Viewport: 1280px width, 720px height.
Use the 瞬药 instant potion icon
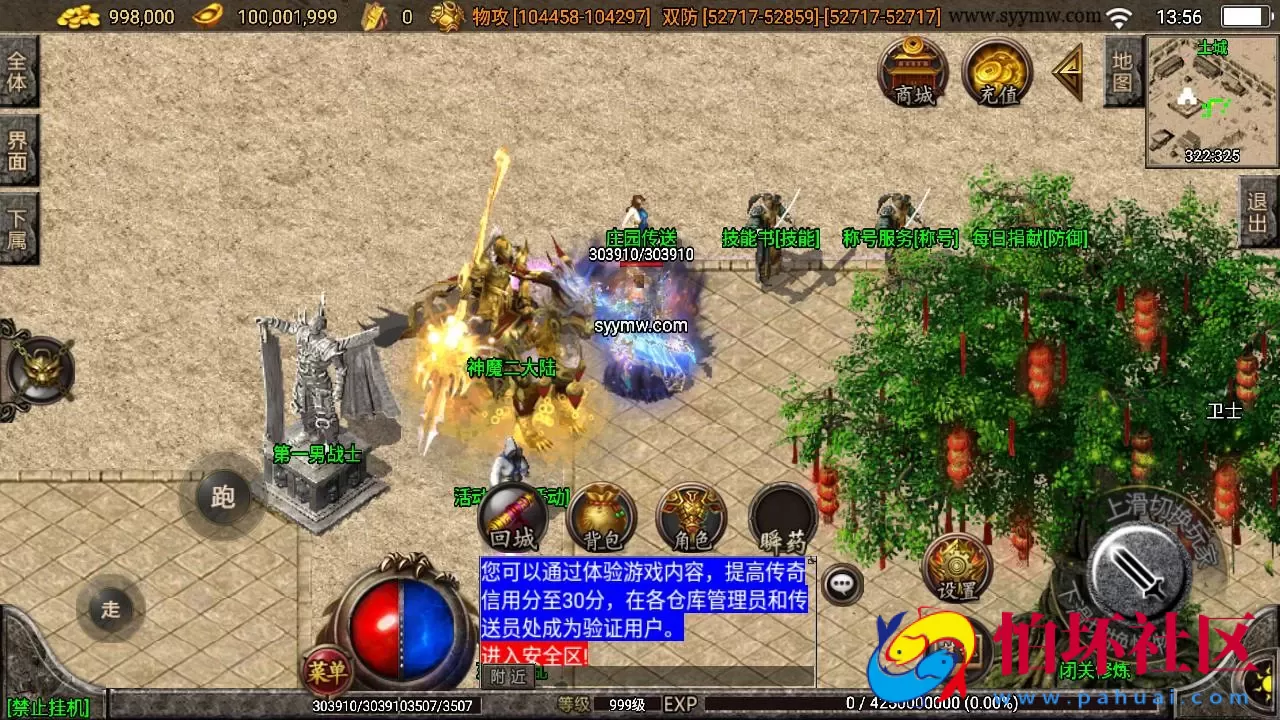pos(781,518)
